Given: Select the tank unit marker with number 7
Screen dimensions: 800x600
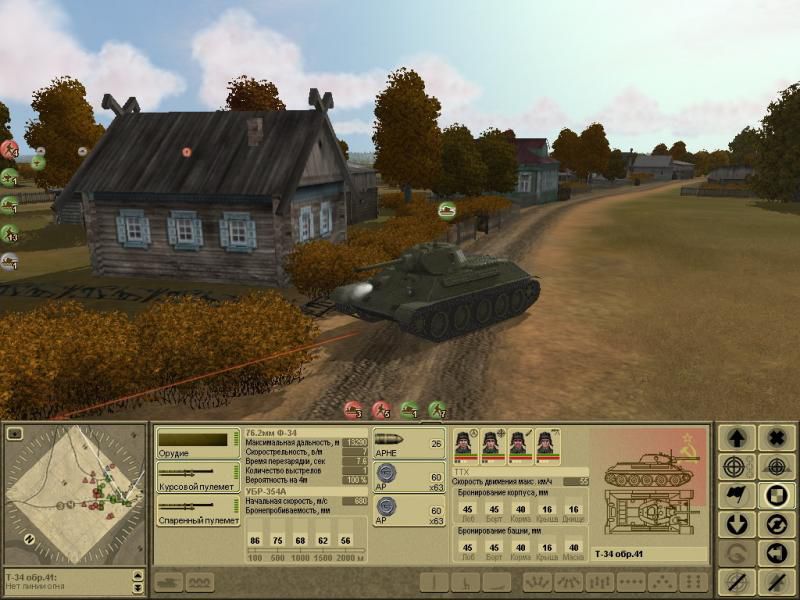Looking at the screenshot, I should (x=438, y=409).
